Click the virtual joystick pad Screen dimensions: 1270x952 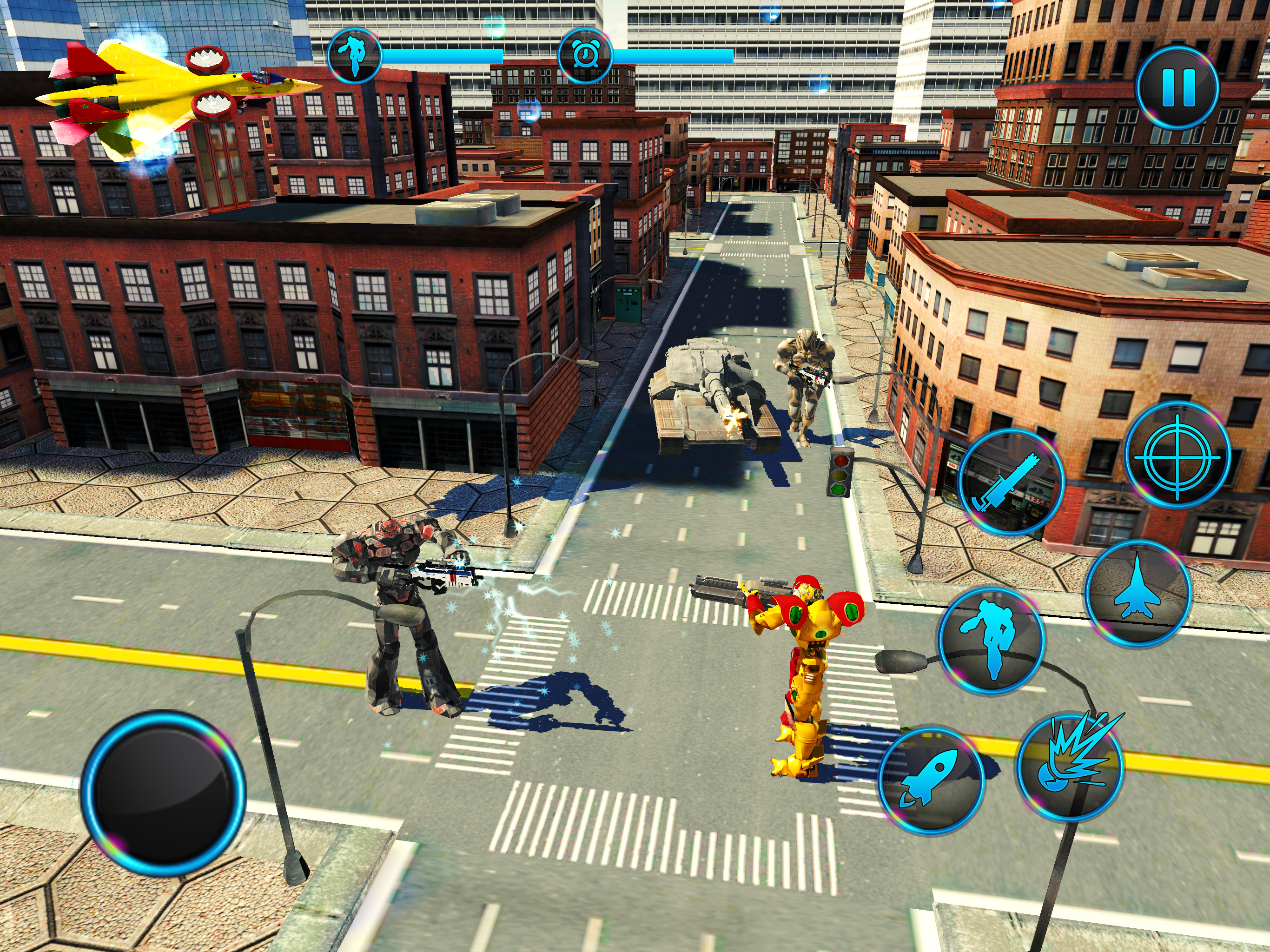pos(164,793)
